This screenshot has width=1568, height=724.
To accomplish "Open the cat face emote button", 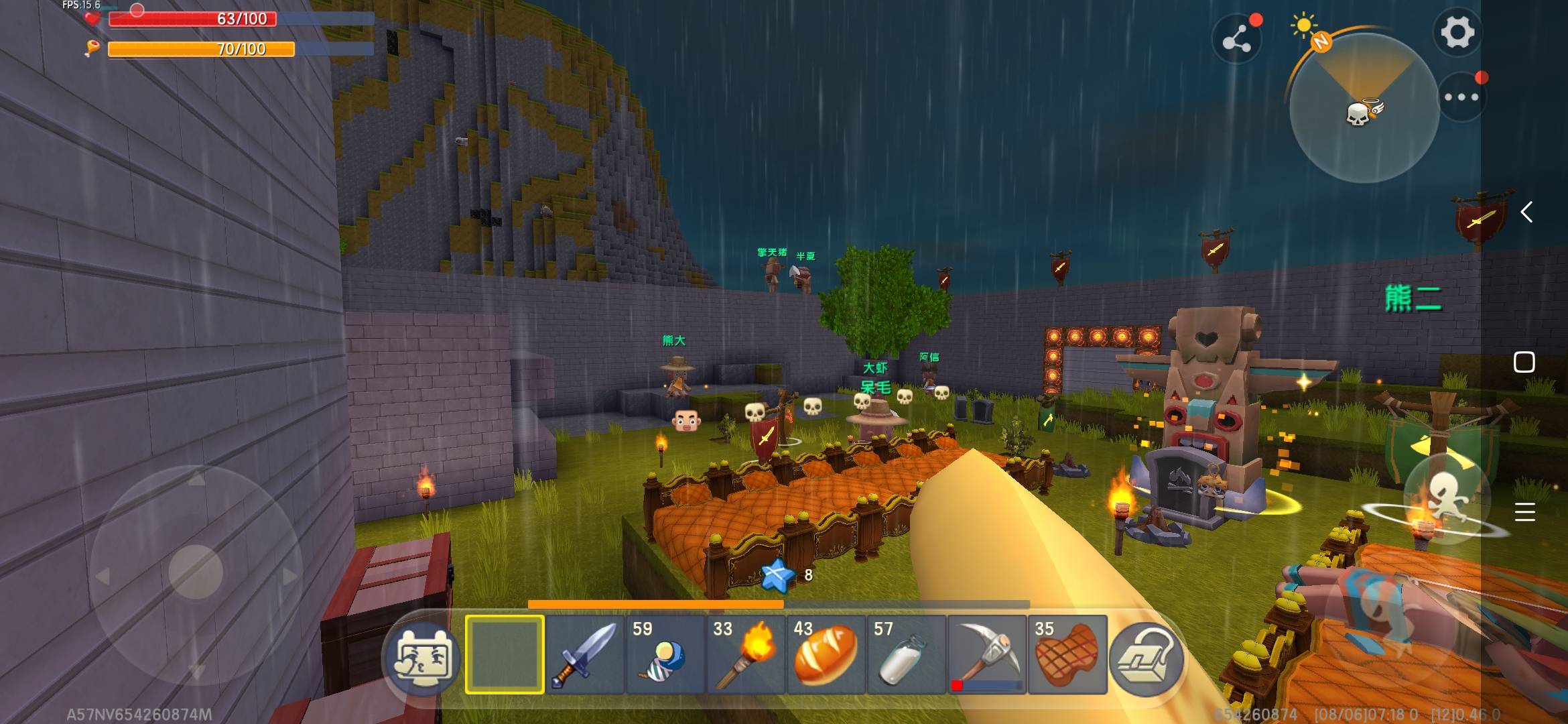I will (422, 658).
